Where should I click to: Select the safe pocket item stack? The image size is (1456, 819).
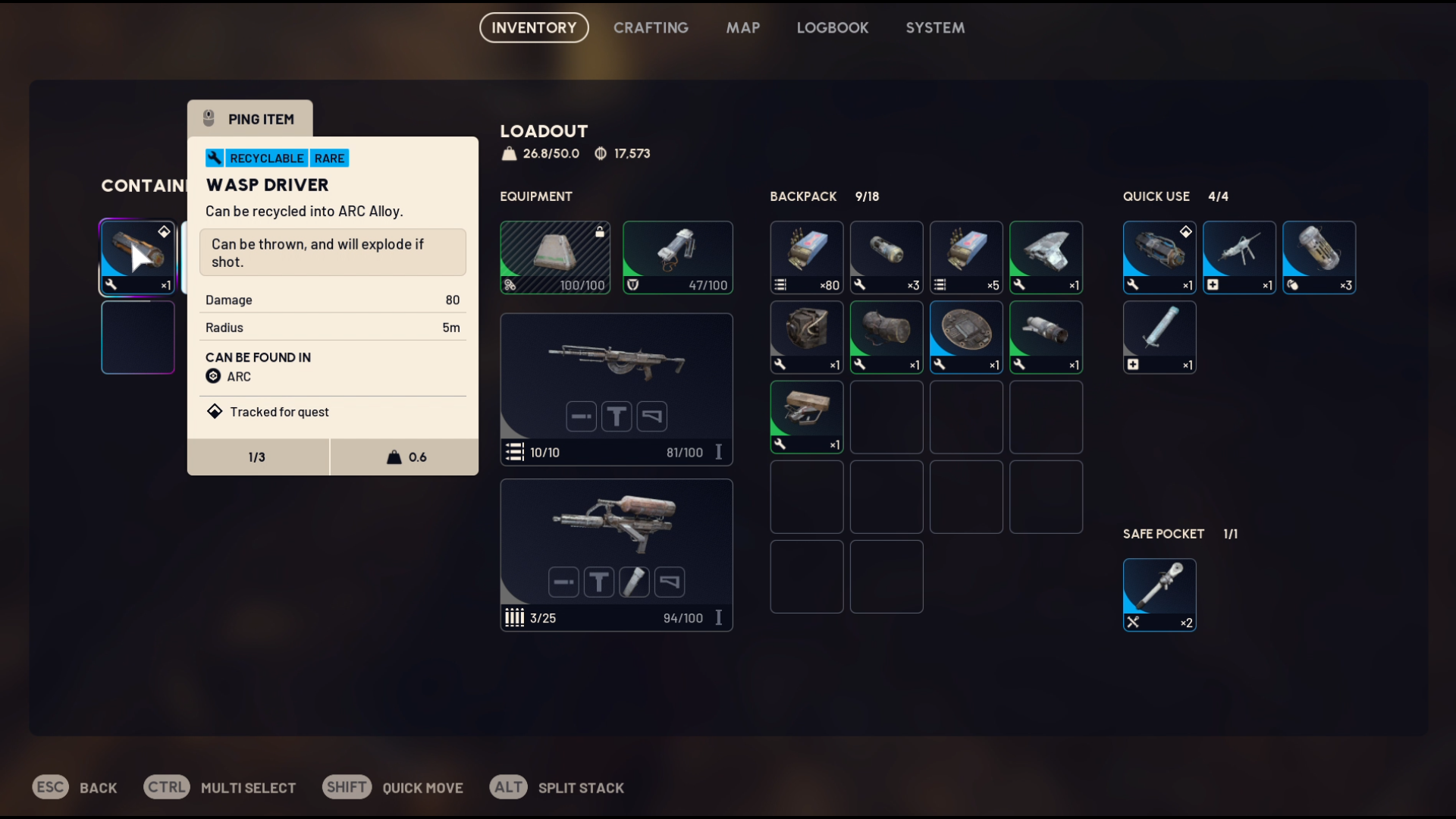(1159, 595)
